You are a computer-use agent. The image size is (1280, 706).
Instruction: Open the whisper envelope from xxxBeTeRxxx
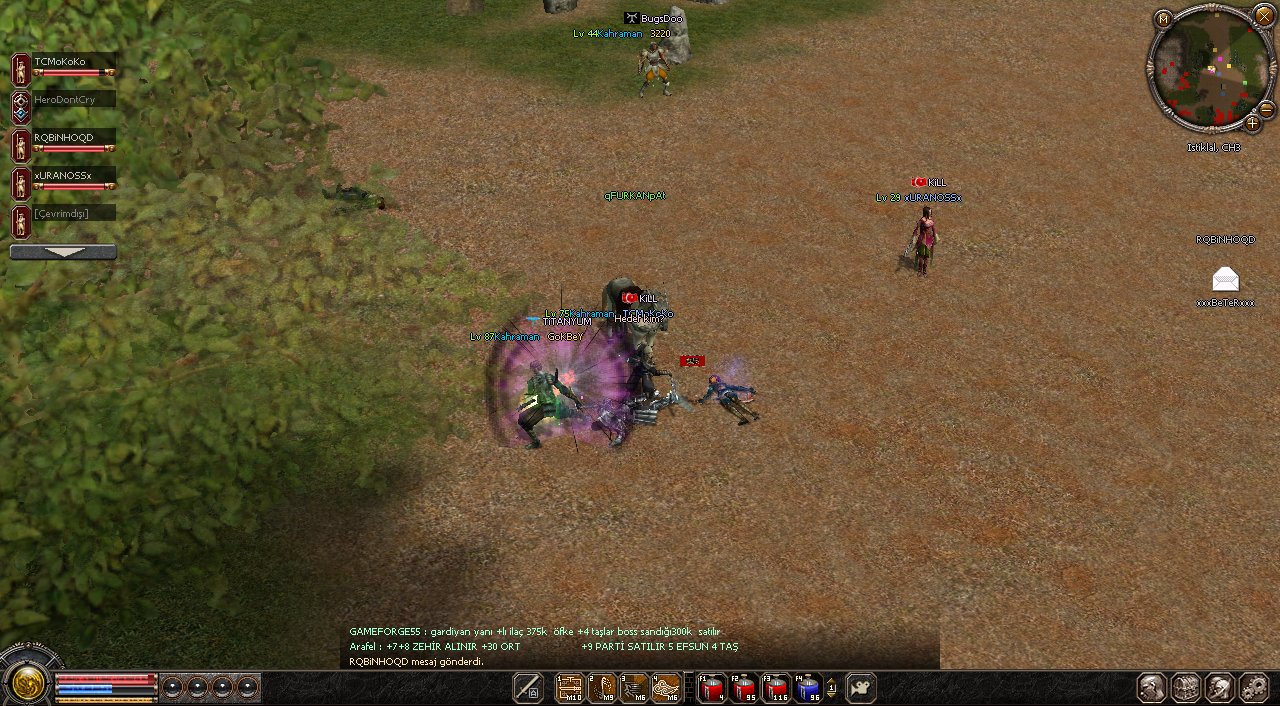click(x=1225, y=279)
